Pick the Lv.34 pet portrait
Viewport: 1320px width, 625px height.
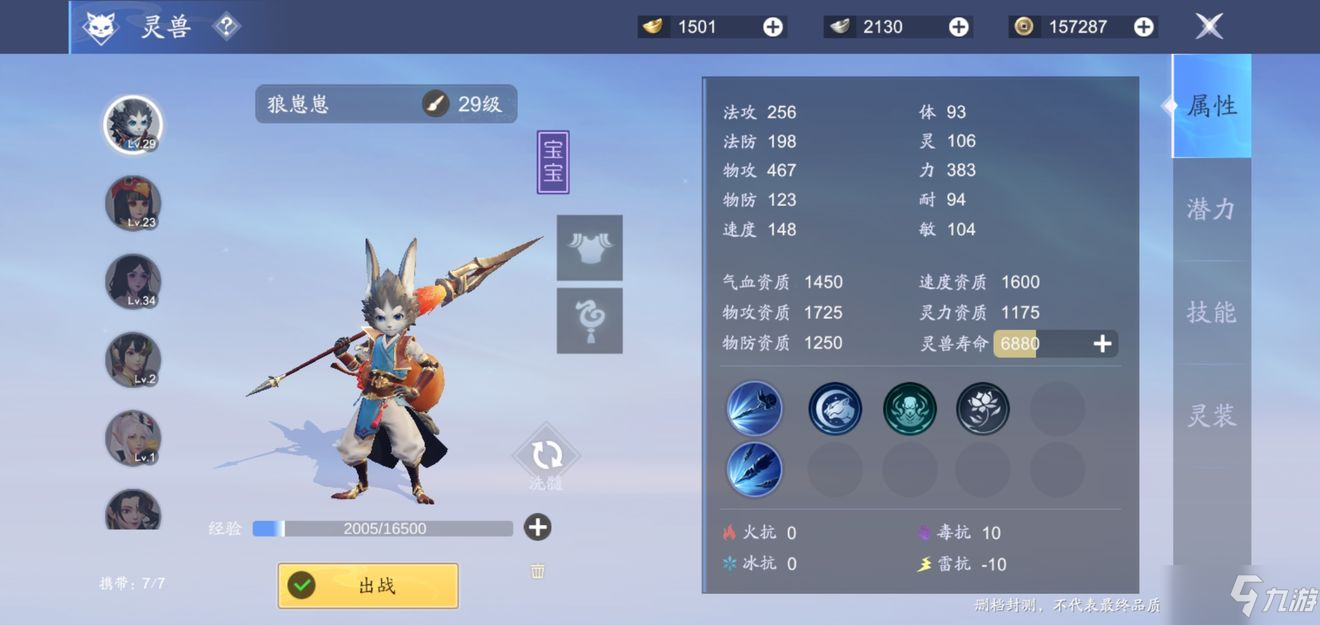click(133, 281)
